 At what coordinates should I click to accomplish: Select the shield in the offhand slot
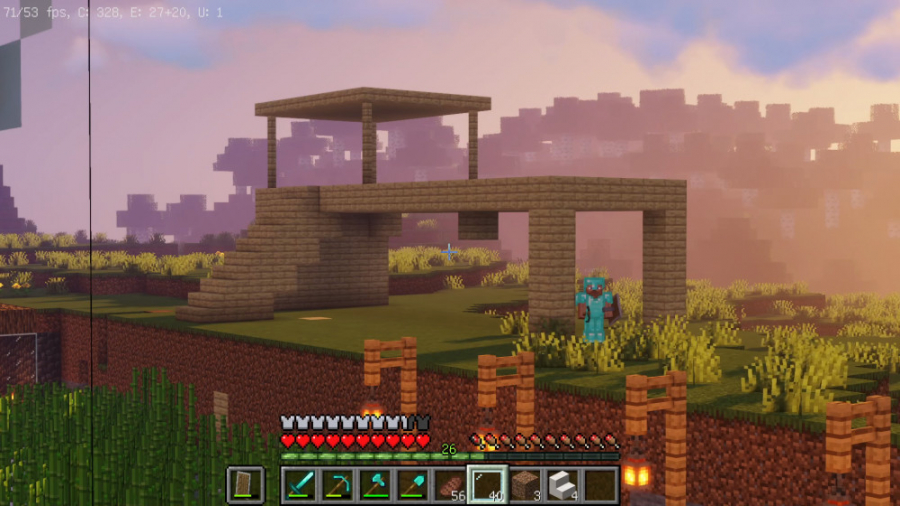[x=245, y=484]
